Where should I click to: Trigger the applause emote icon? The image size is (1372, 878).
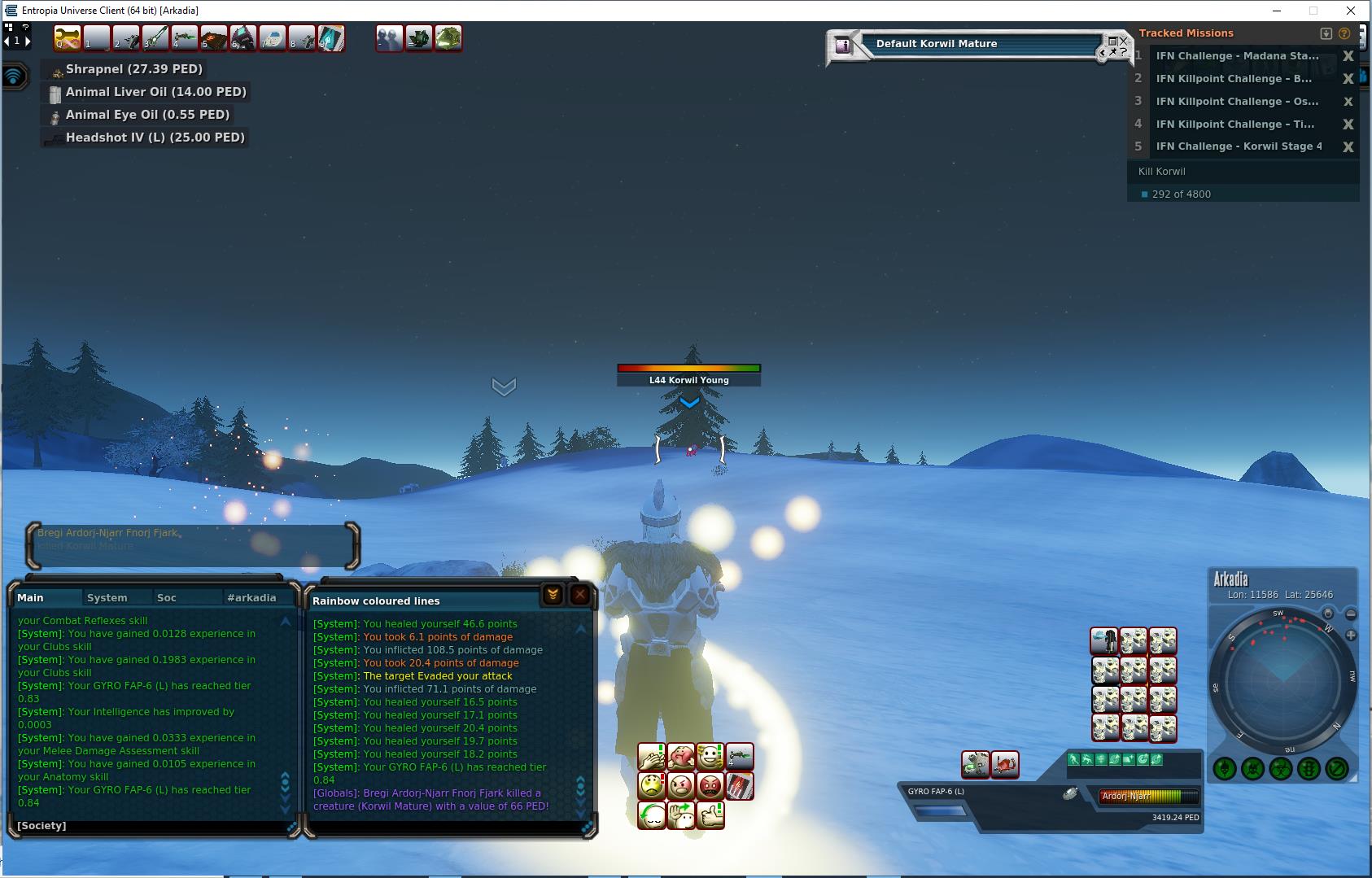pos(651,758)
